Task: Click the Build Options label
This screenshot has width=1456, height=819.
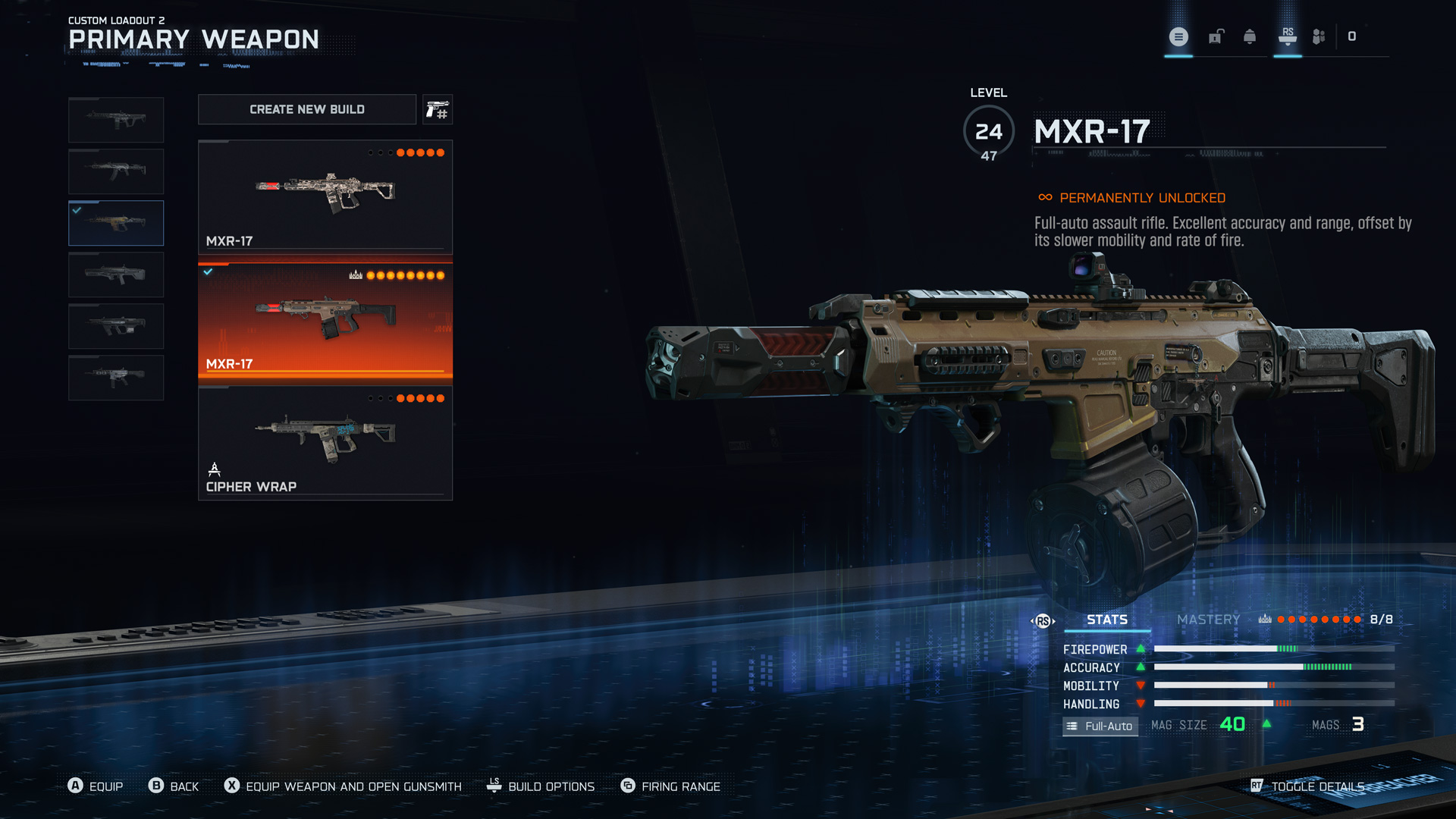Action: click(551, 786)
